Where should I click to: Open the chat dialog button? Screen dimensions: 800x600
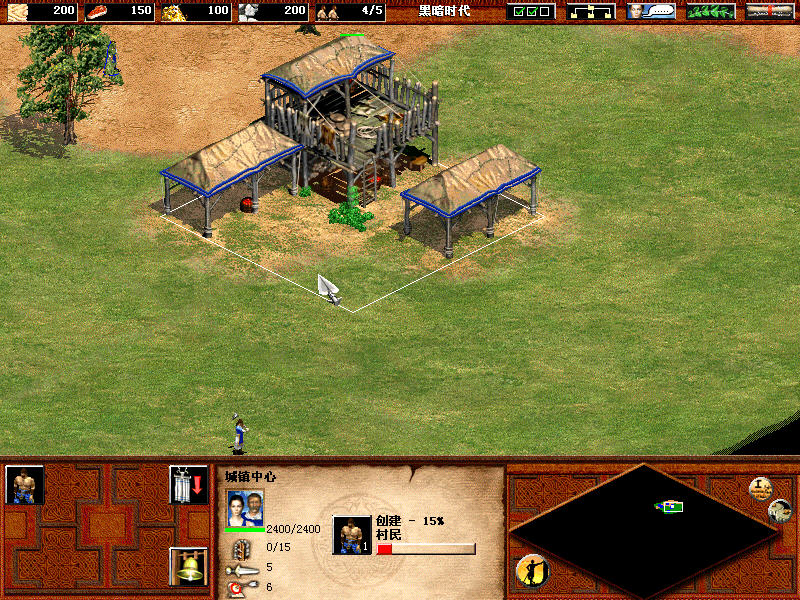tap(650, 11)
